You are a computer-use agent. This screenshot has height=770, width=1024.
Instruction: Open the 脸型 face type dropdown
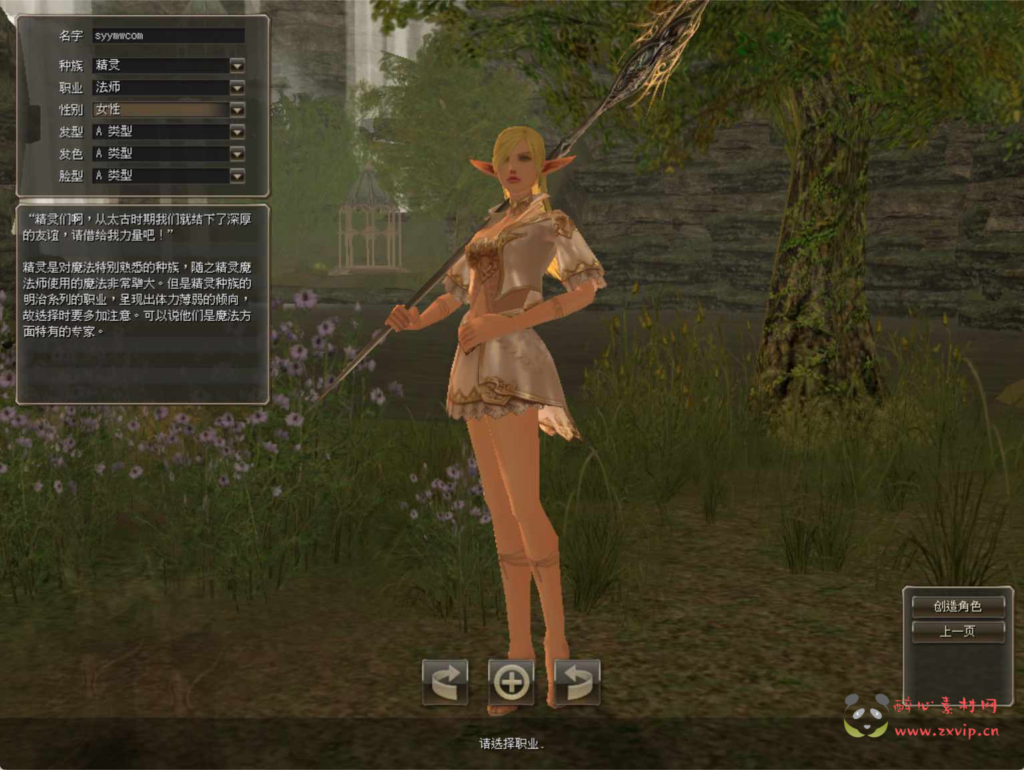pyautogui.click(x=237, y=175)
